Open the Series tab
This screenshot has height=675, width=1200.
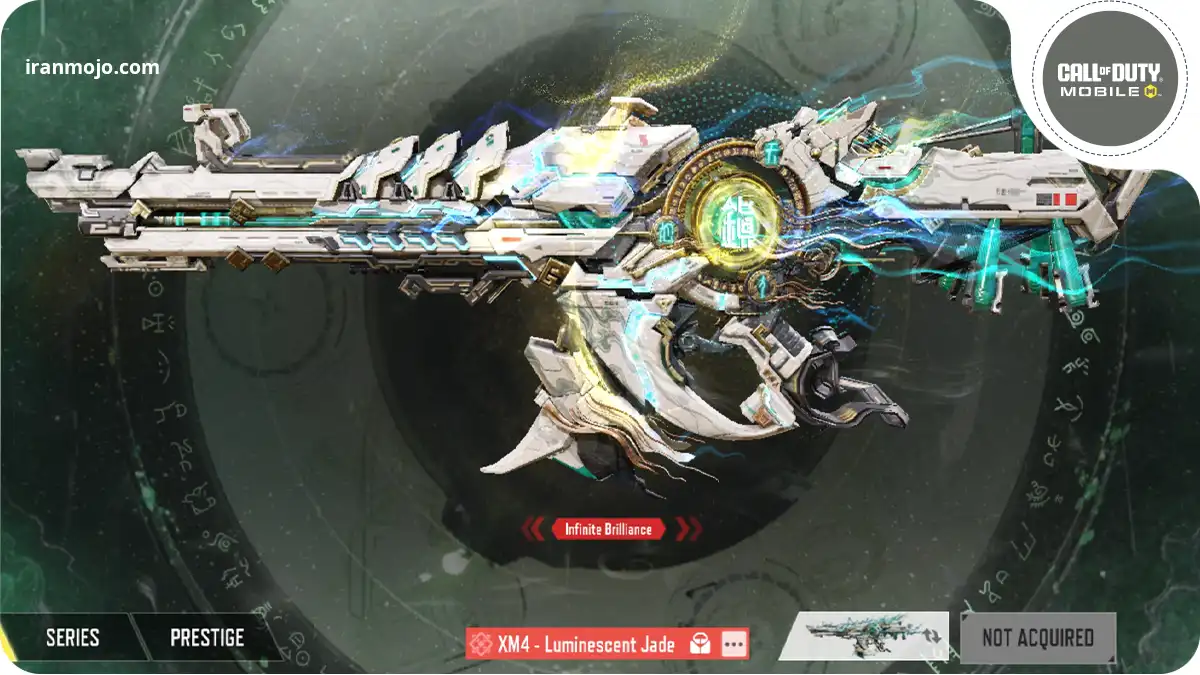[72, 637]
